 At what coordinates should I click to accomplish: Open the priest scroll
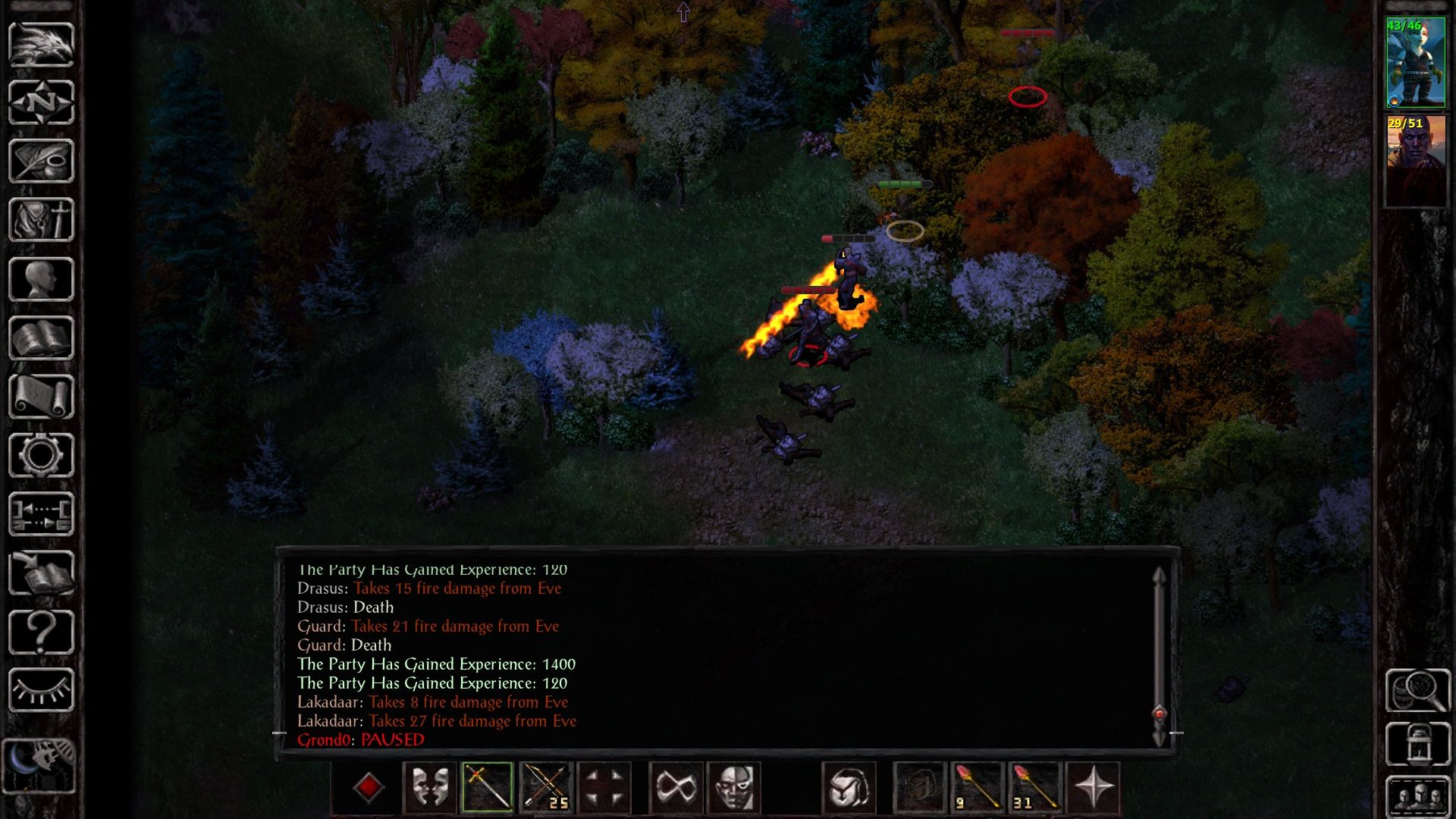(41, 397)
